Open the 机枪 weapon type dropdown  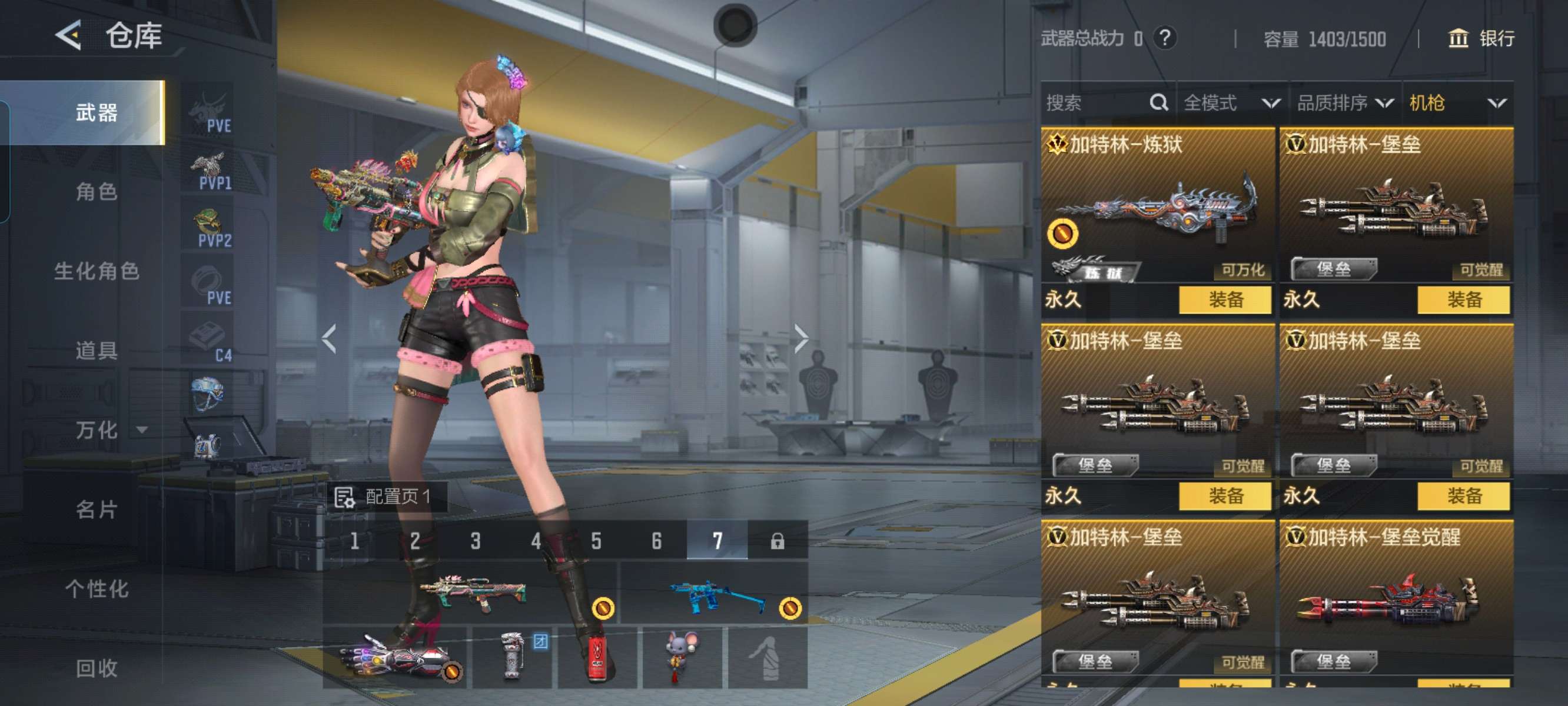point(1457,103)
